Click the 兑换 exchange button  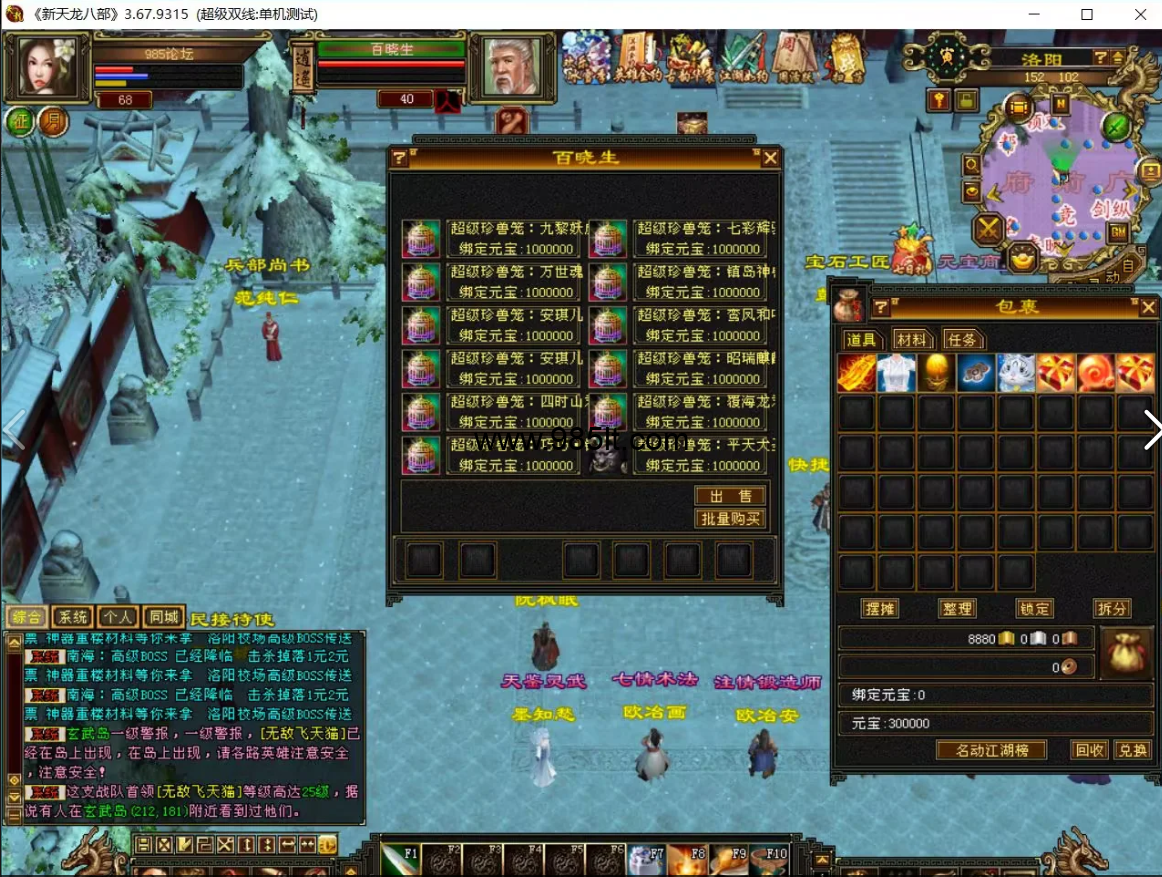(x=1132, y=750)
